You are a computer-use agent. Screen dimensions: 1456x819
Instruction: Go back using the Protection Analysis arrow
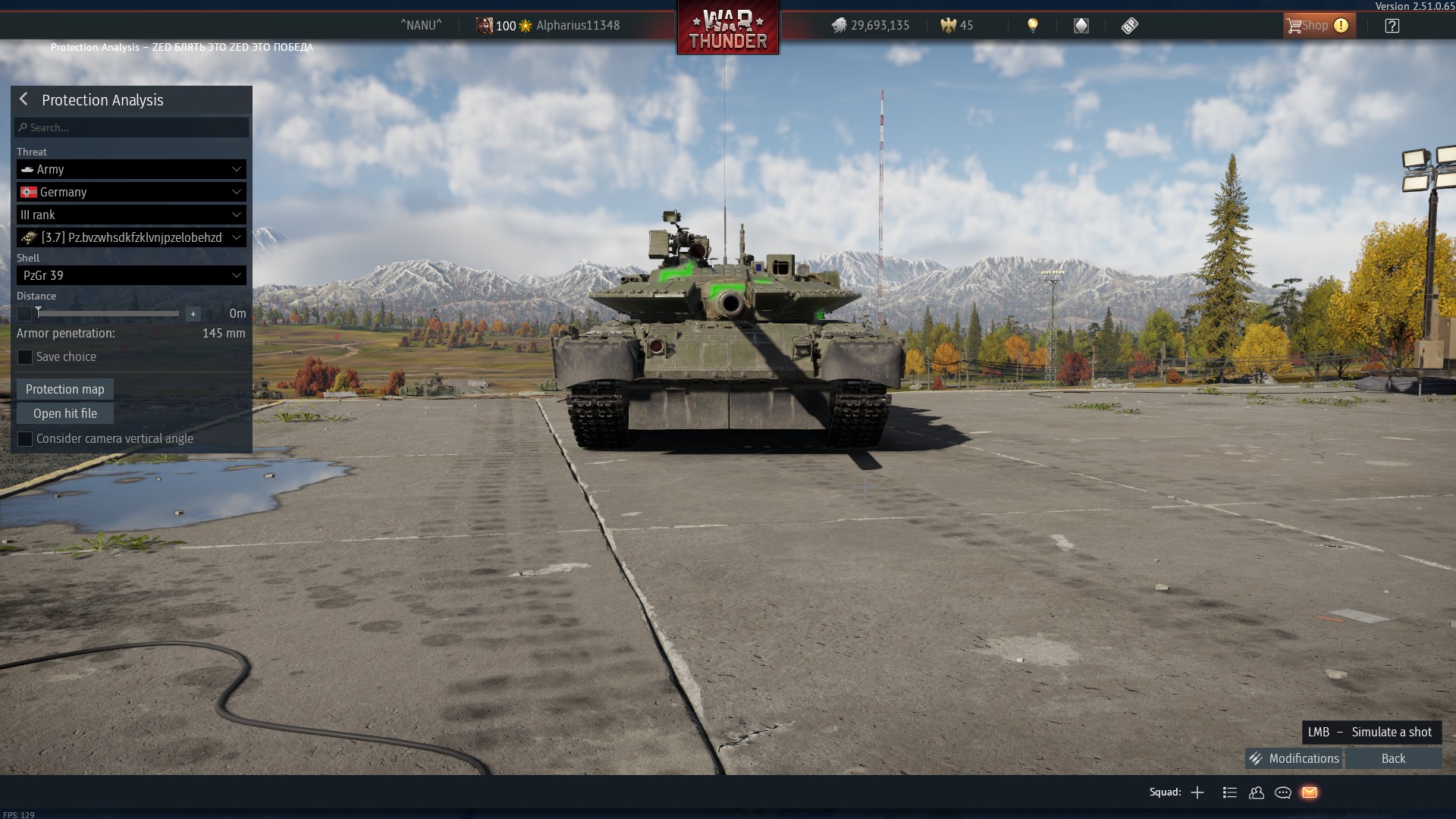24,99
